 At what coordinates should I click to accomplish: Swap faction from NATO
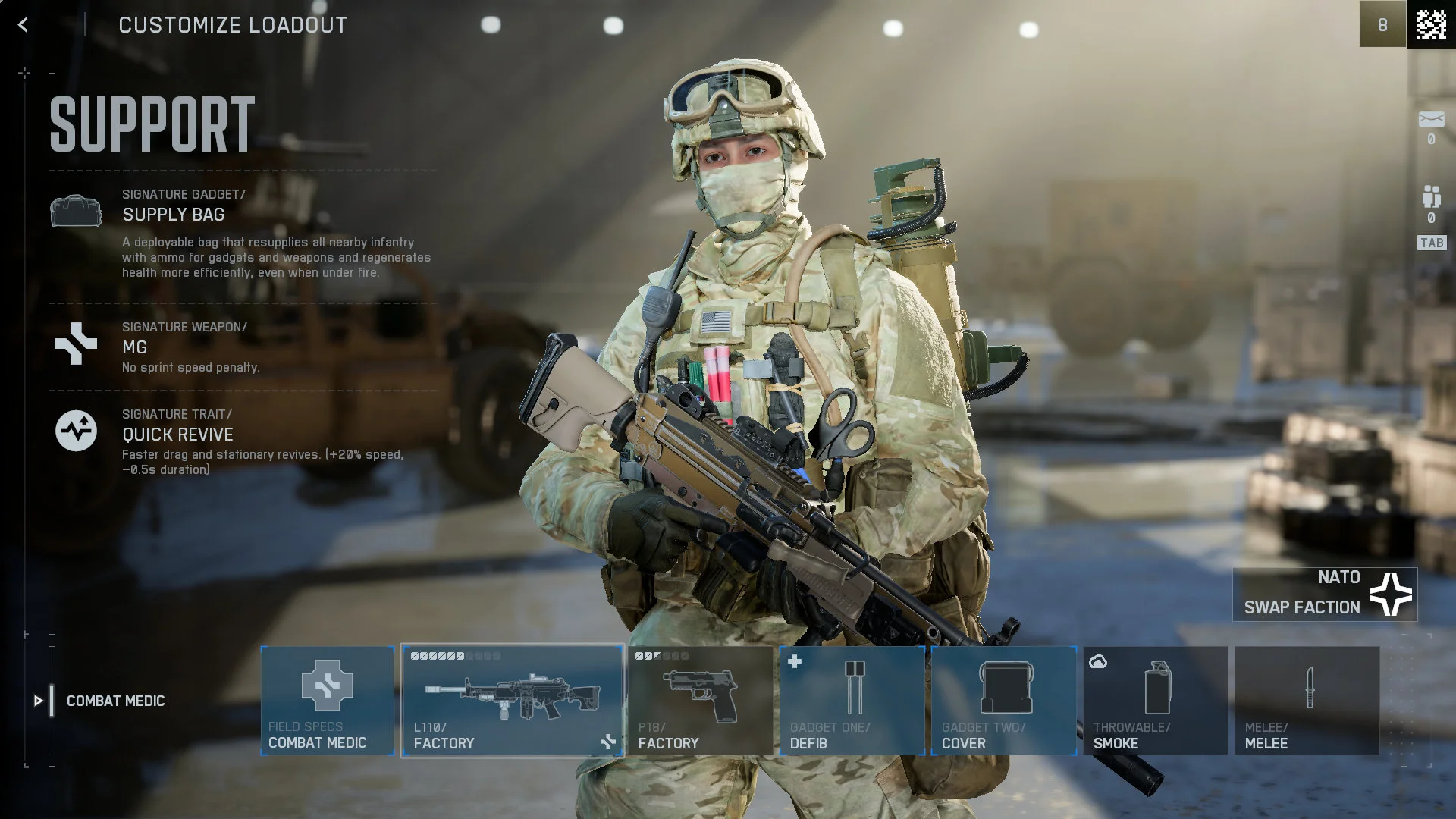[x=1325, y=595]
